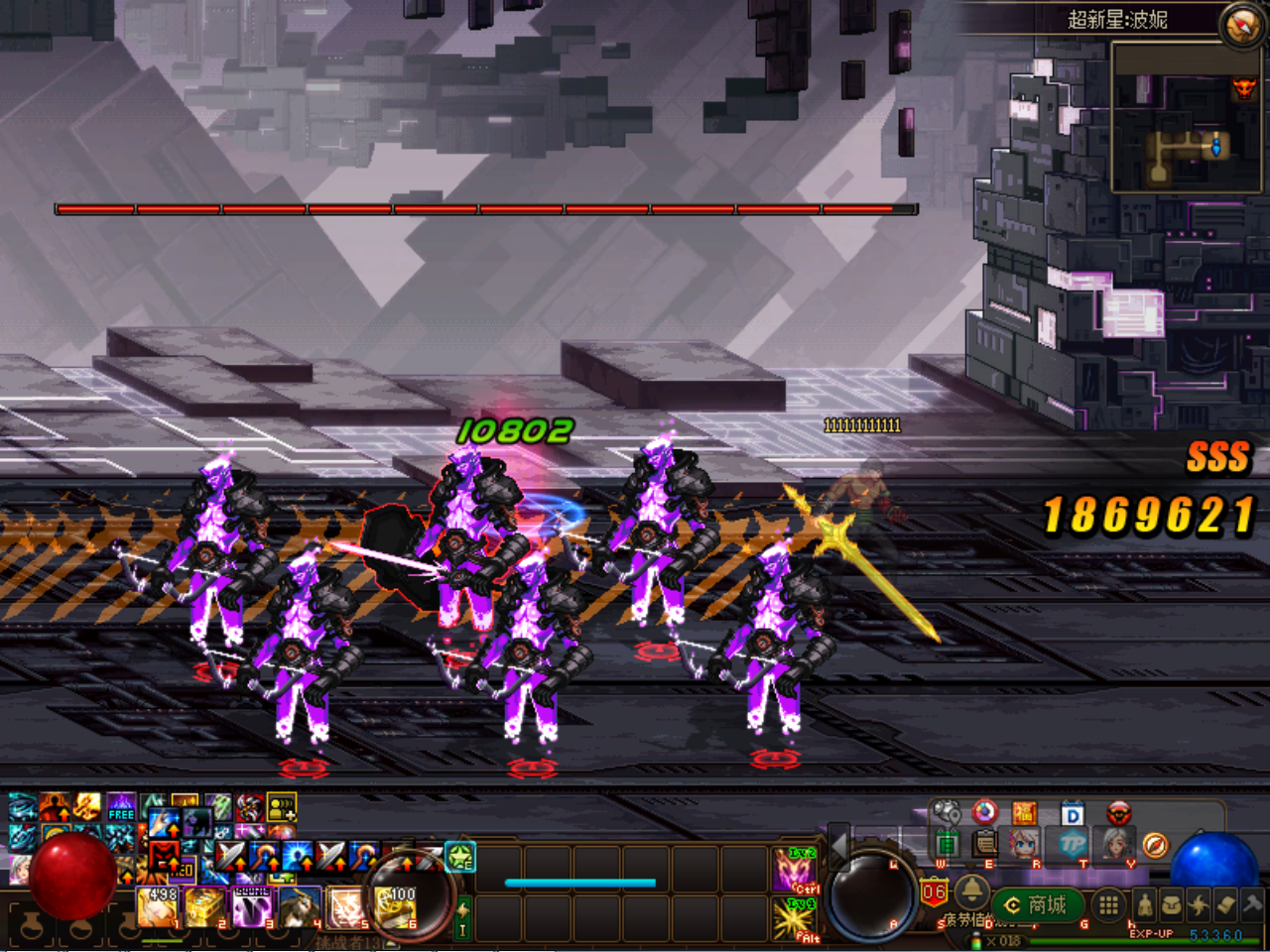Expand the arrow beside 挑战者13

(389, 941)
